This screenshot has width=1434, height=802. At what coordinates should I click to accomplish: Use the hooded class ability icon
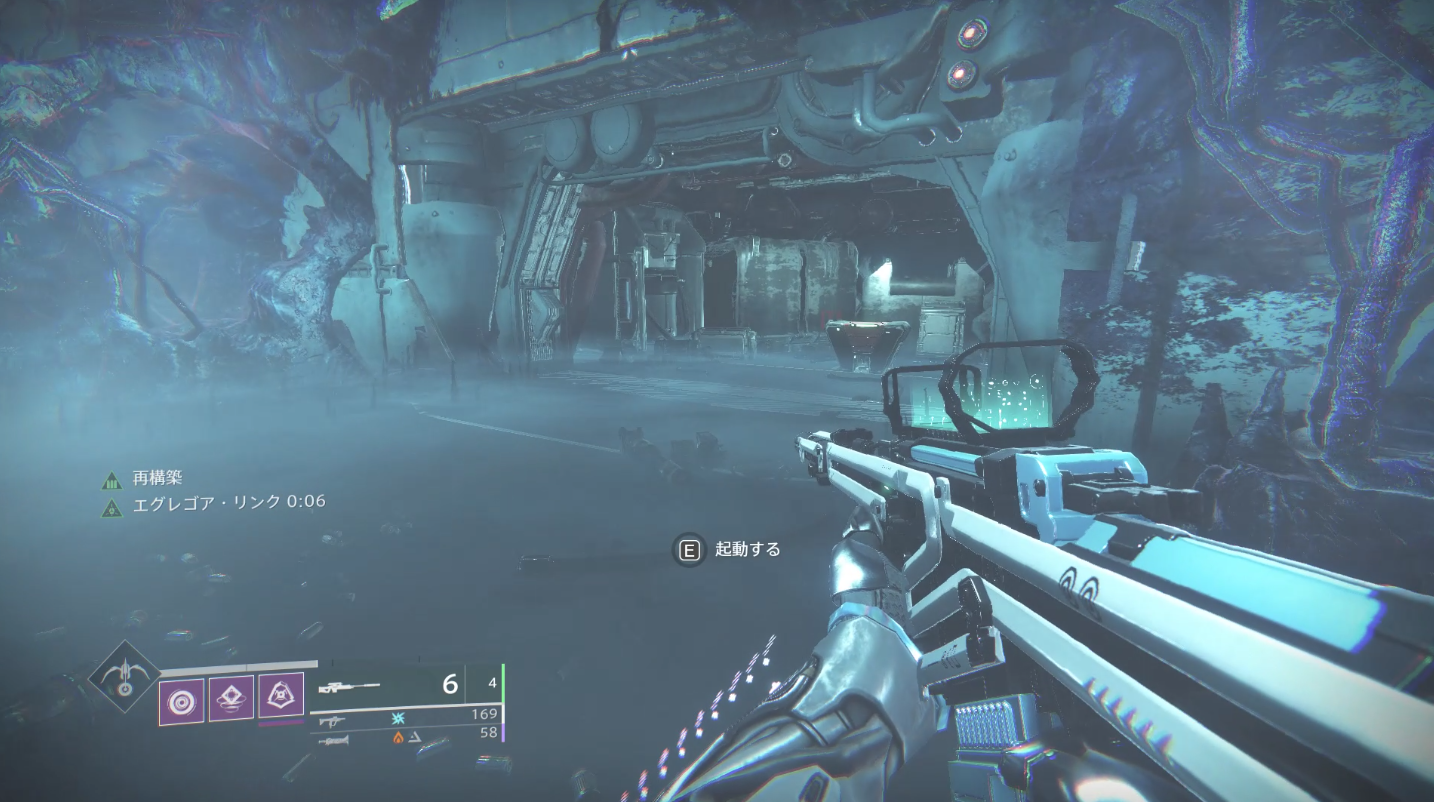tap(281, 695)
